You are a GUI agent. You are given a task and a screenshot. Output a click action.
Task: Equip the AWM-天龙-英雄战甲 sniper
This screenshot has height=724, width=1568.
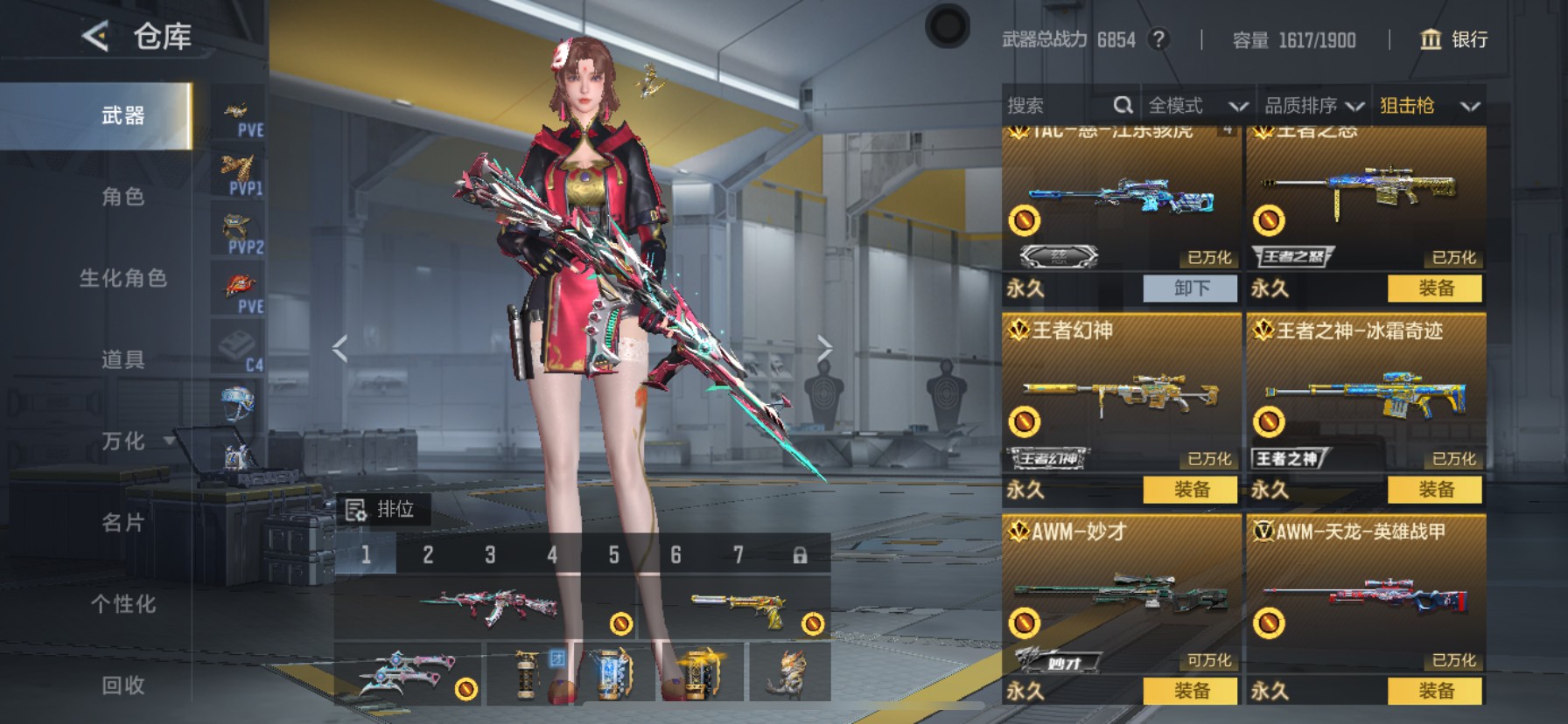coord(1435,691)
